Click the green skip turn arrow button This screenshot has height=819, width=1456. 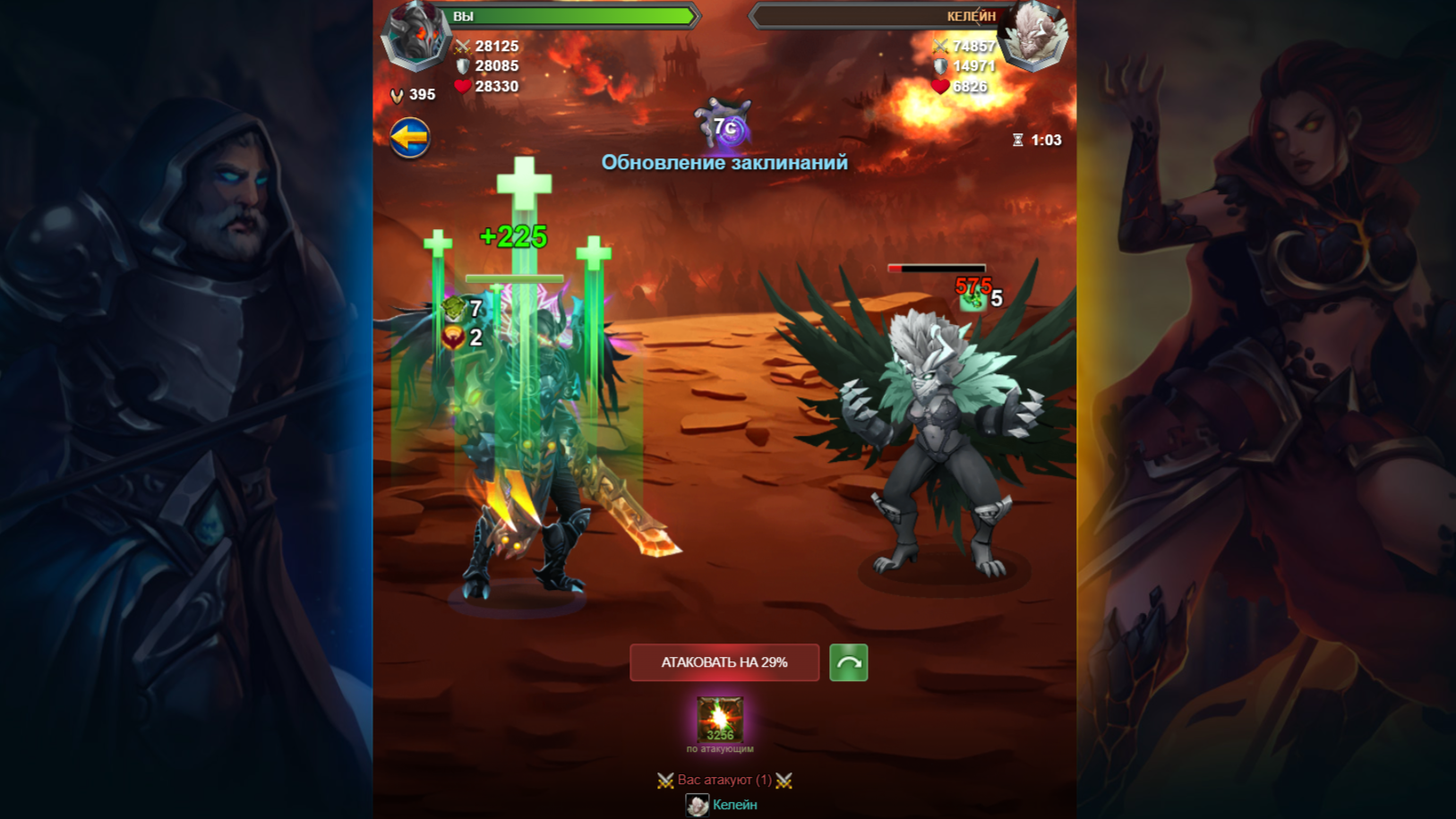(x=851, y=662)
